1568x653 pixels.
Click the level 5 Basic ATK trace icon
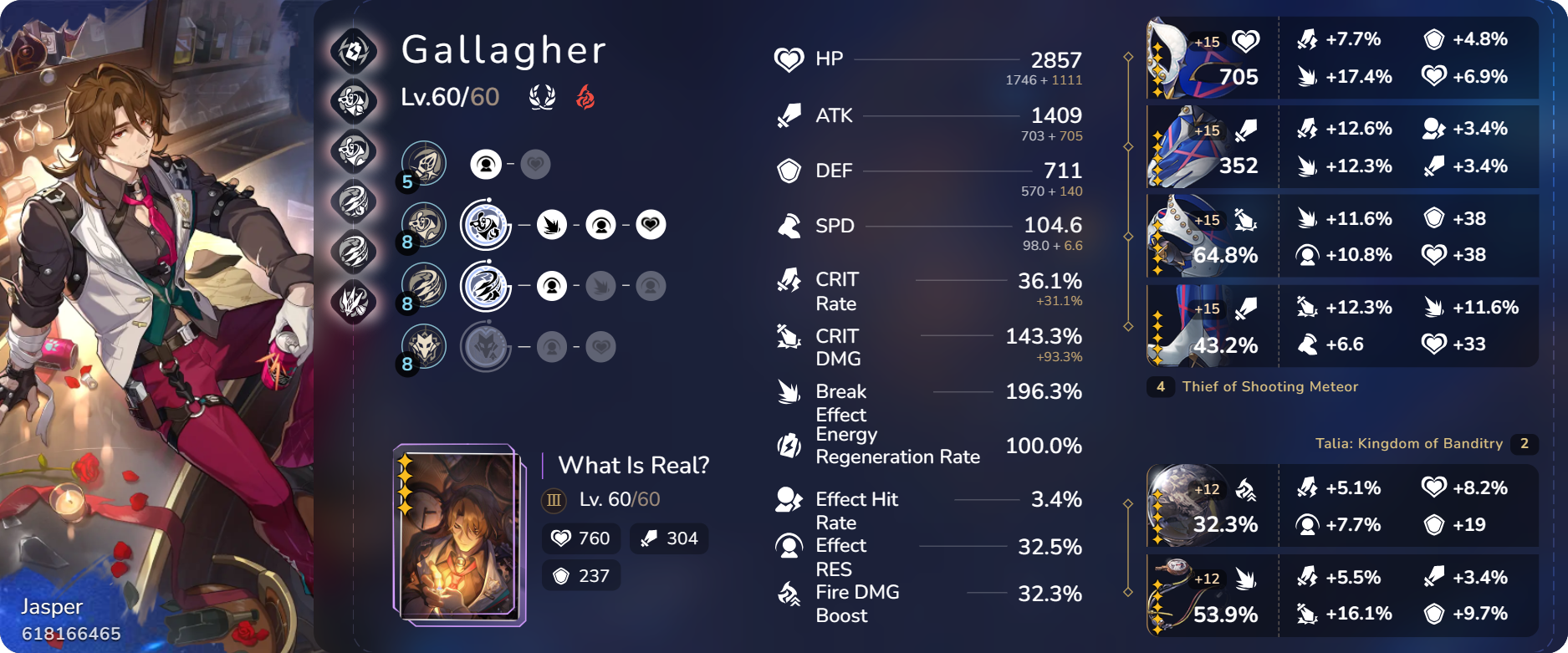point(423,164)
